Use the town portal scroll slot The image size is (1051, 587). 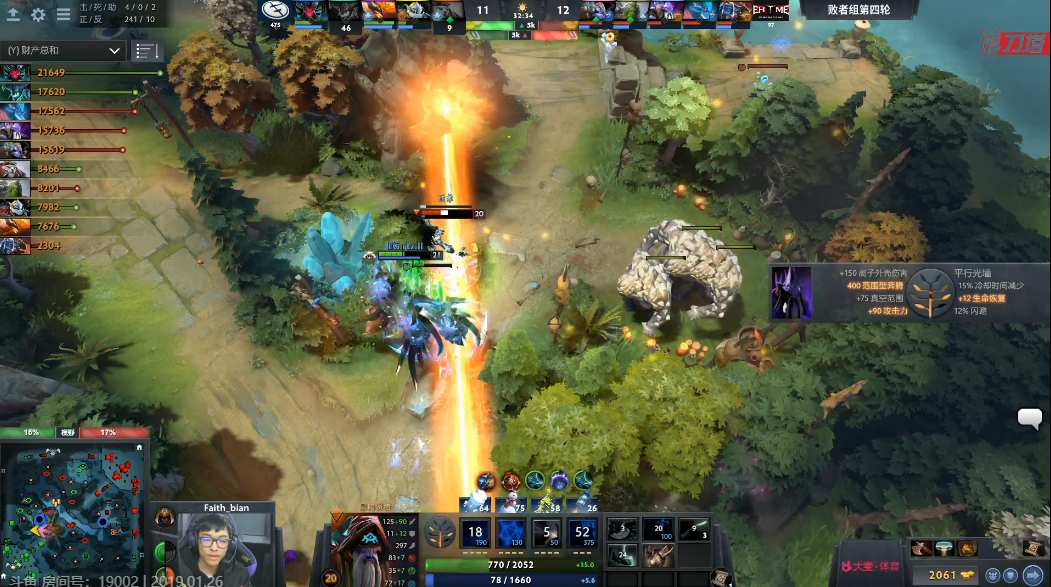[718, 576]
